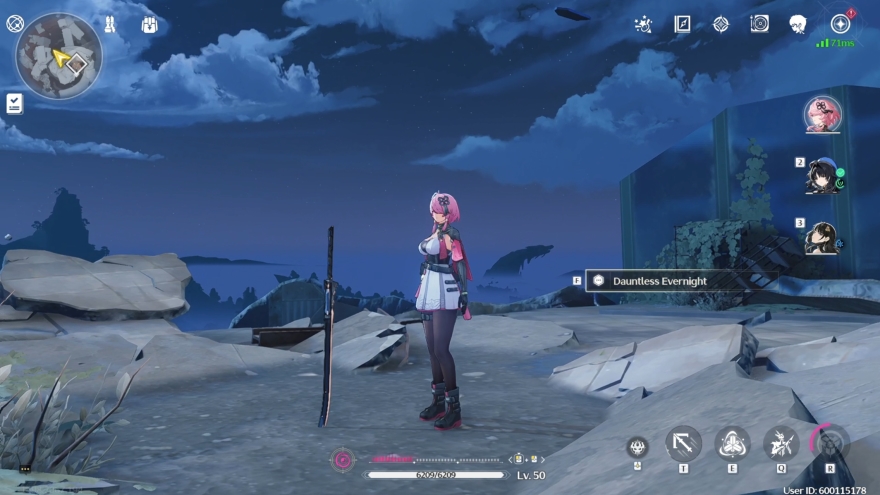Trigger the Q character skill icon
Screen dimensions: 880x495
[x=780, y=442]
